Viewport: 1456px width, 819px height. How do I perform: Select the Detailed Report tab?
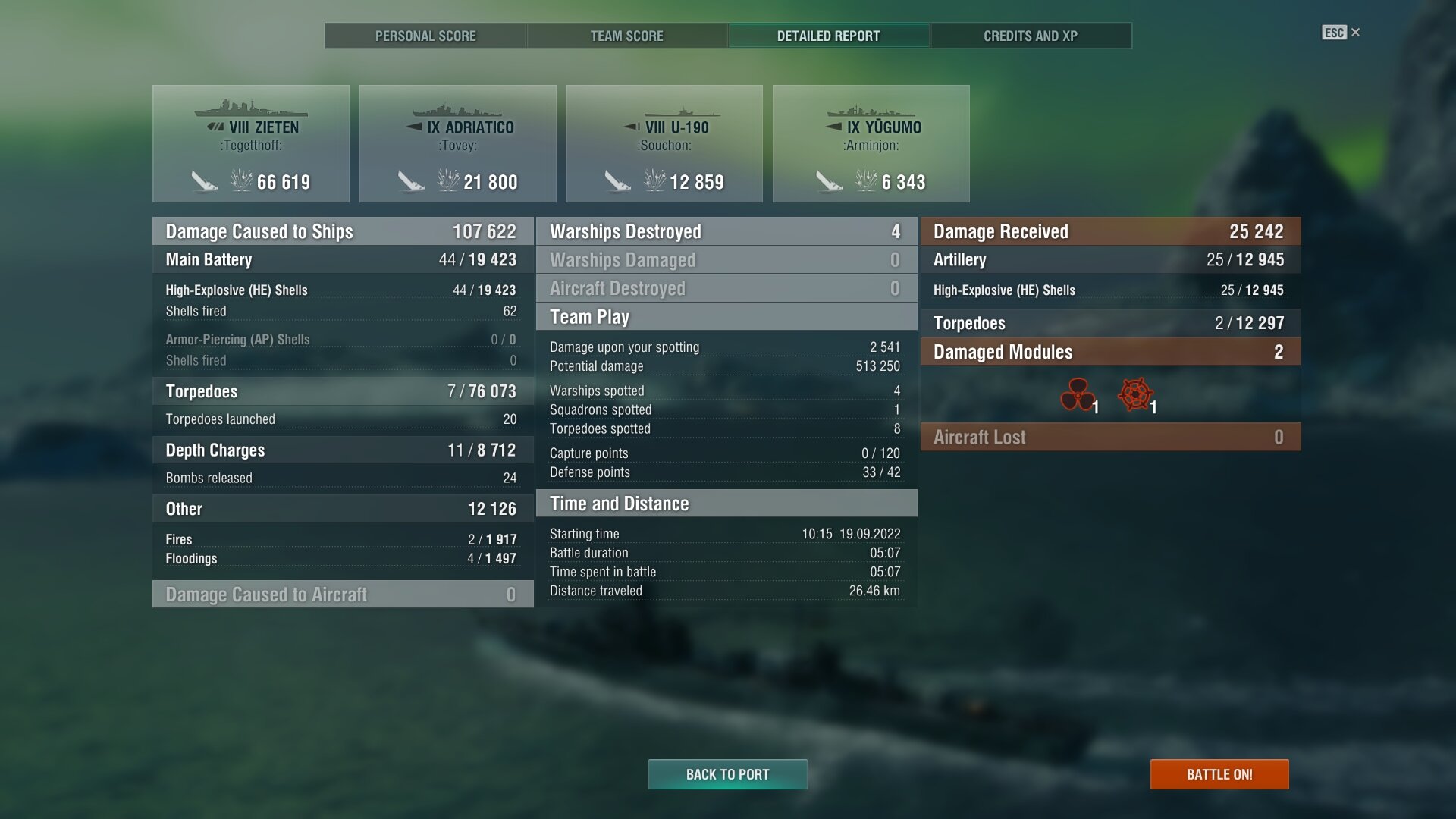828,36
